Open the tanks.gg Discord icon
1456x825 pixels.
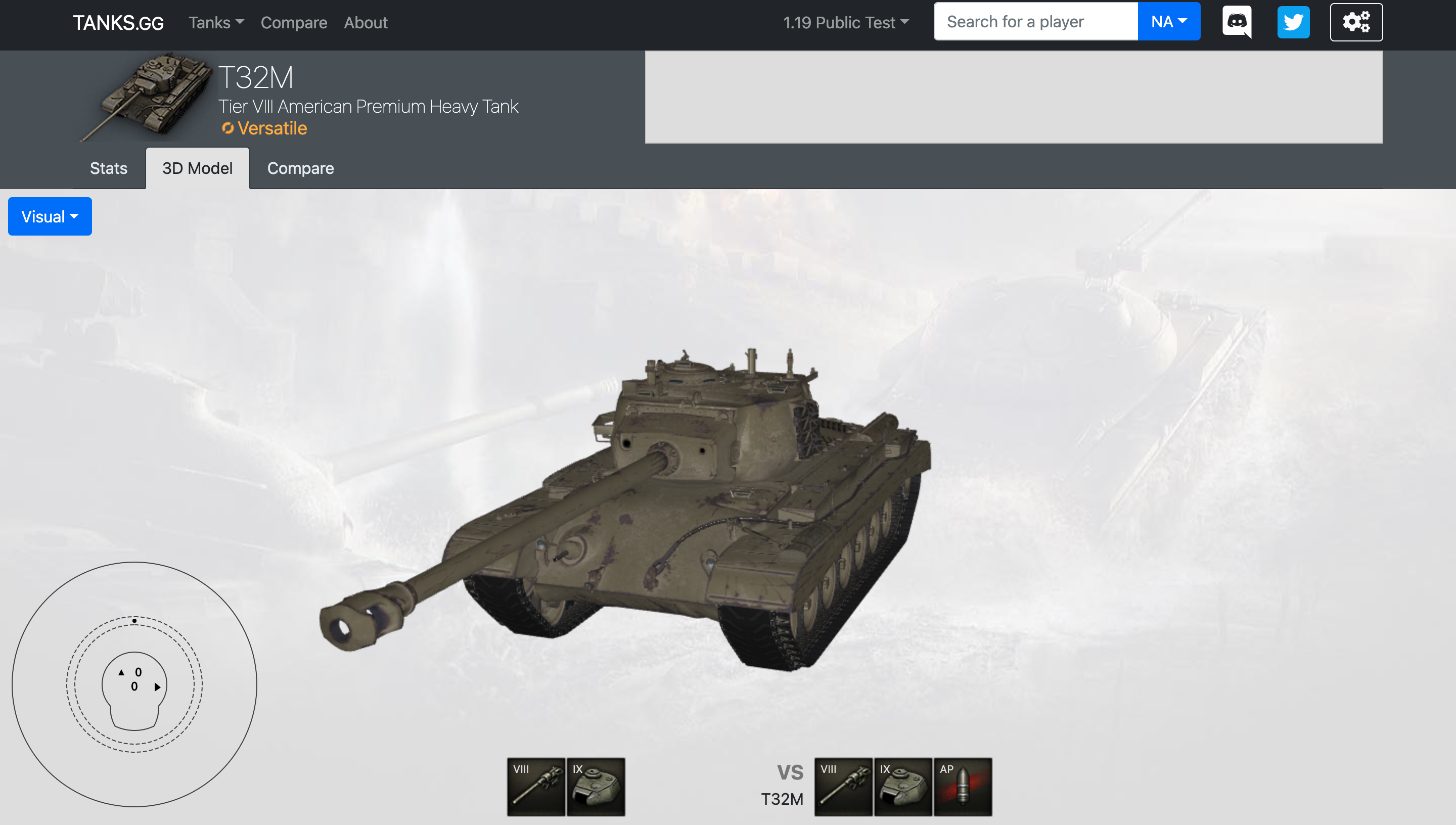pos(1237,22)
